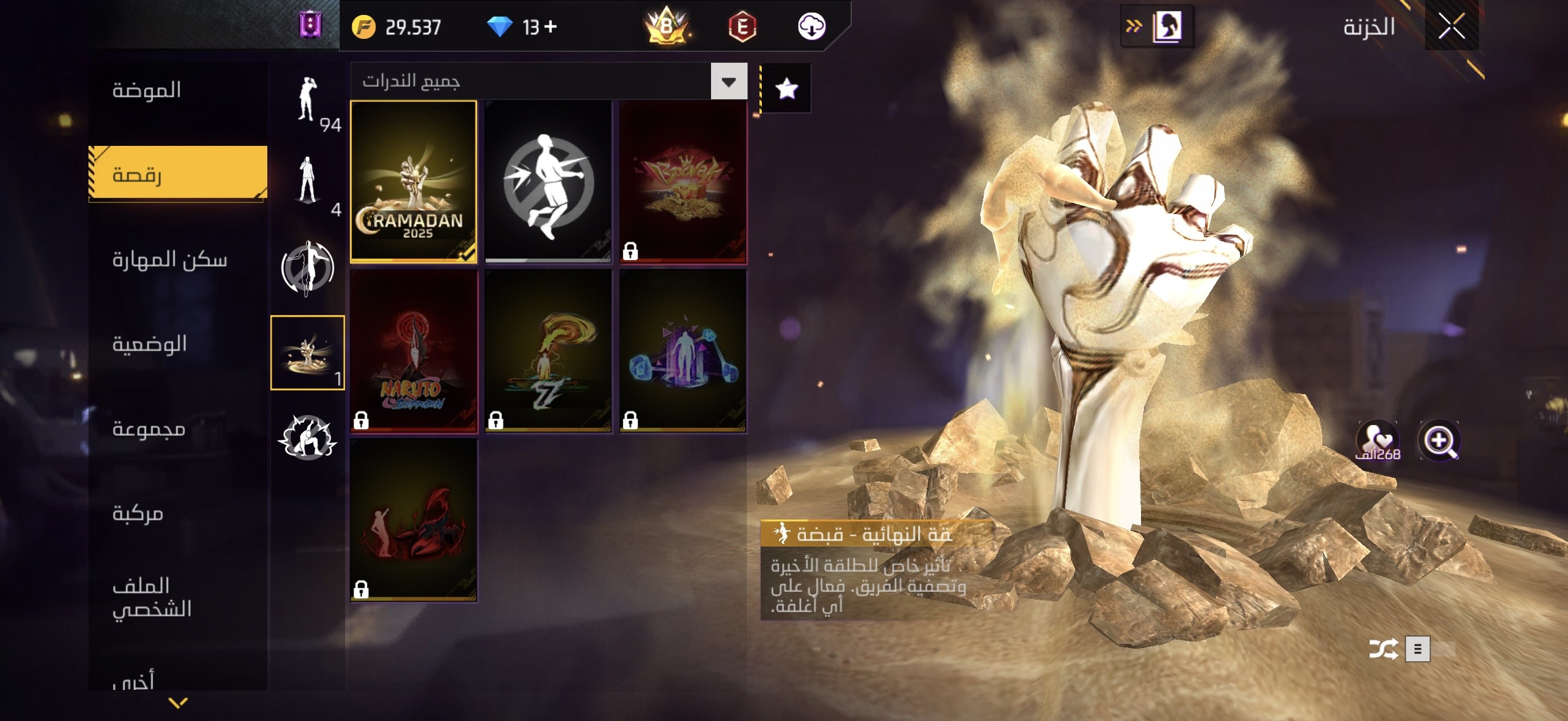This screenshot has height=721, width=1568.
Task: Pick the locked red scorpion emote card
Action: tap(413, 520)
